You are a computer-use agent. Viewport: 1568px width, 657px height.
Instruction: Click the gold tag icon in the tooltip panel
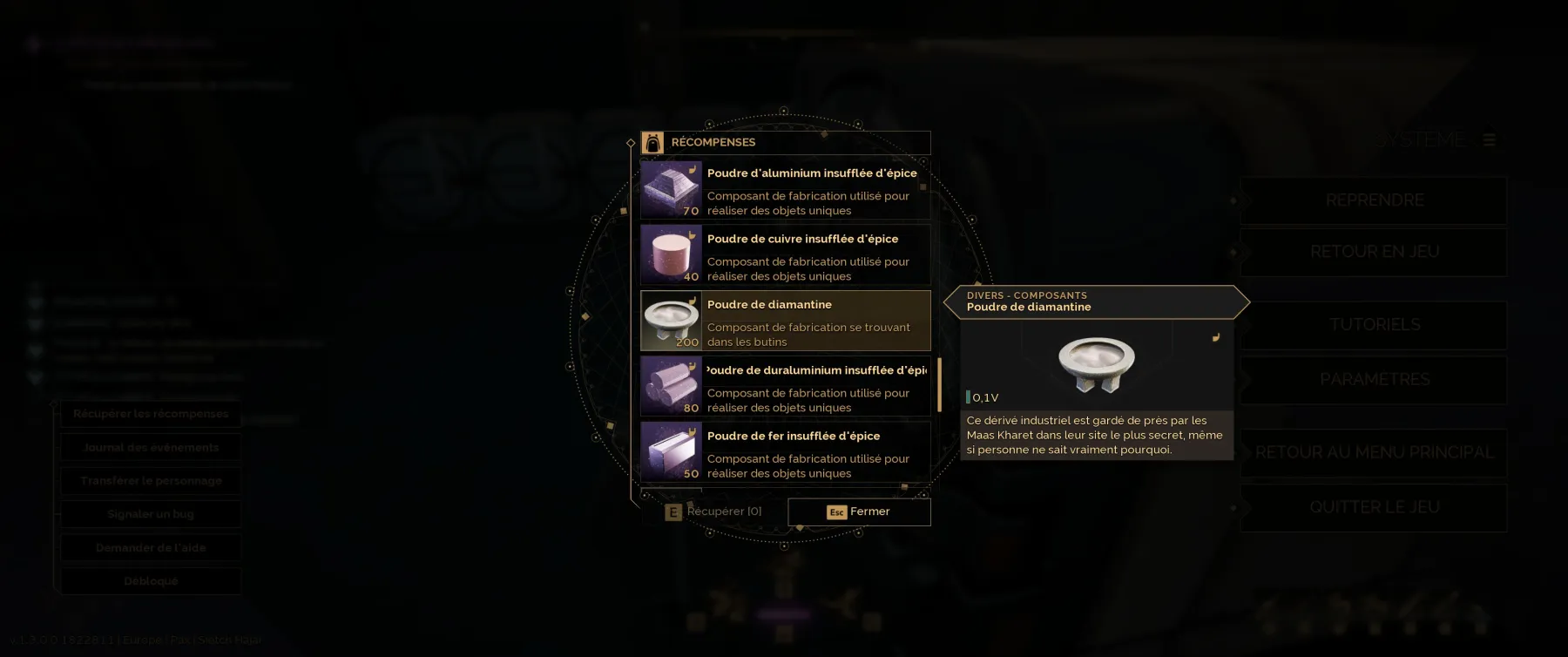click(x=1214, y=335)
